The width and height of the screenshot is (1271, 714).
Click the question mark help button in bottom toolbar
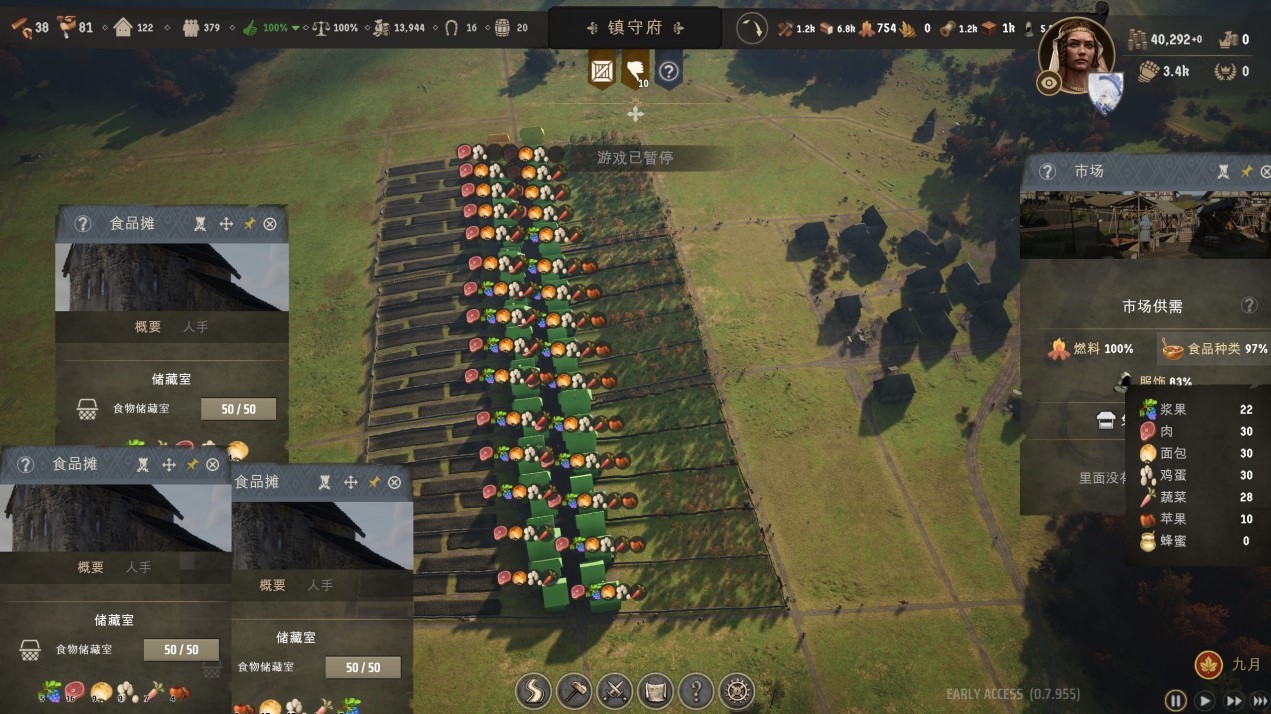[x=696, y=690]
